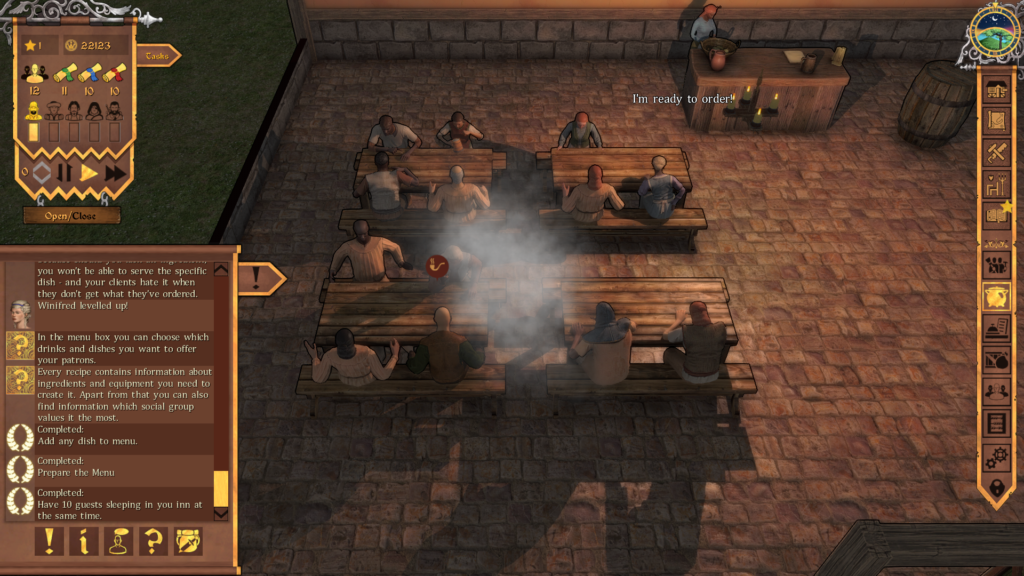Open the highlighted cooking pot menu
The height and width of the screenshot is (576, 1024).
pyautogui.click(x=996, y=296)
